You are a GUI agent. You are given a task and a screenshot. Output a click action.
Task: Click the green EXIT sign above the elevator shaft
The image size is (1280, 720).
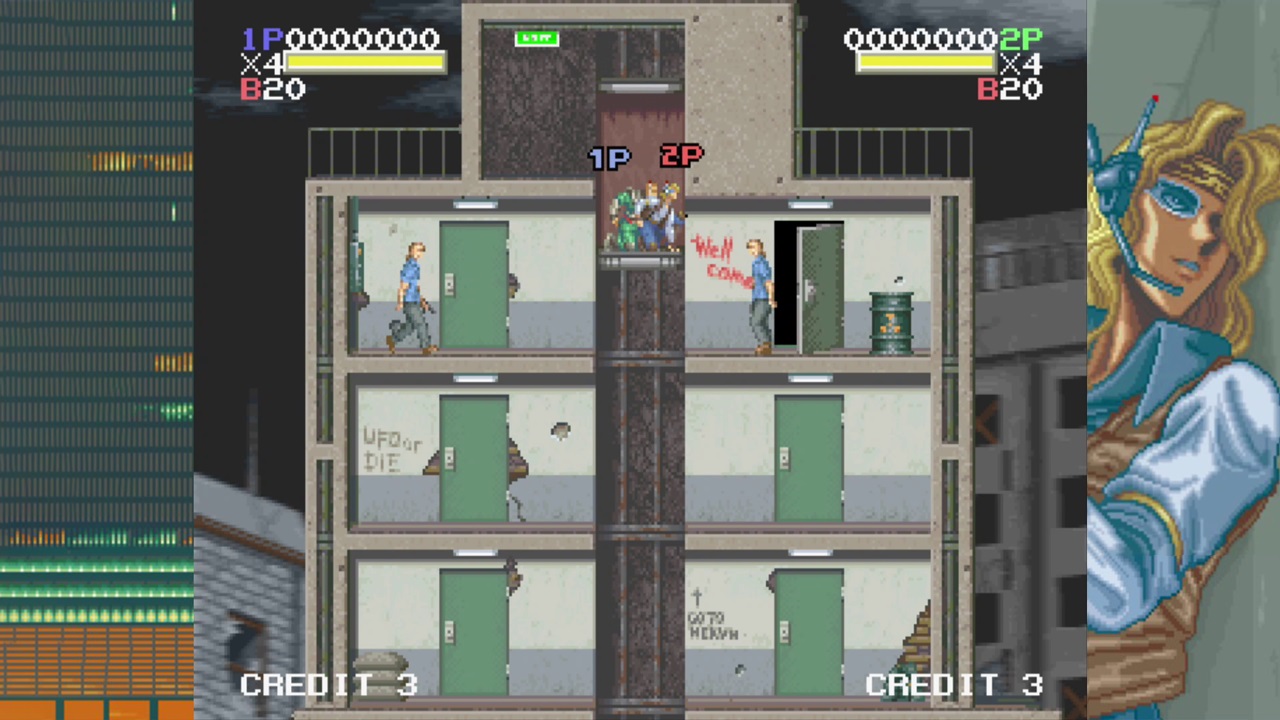click(x=536, y=38)
